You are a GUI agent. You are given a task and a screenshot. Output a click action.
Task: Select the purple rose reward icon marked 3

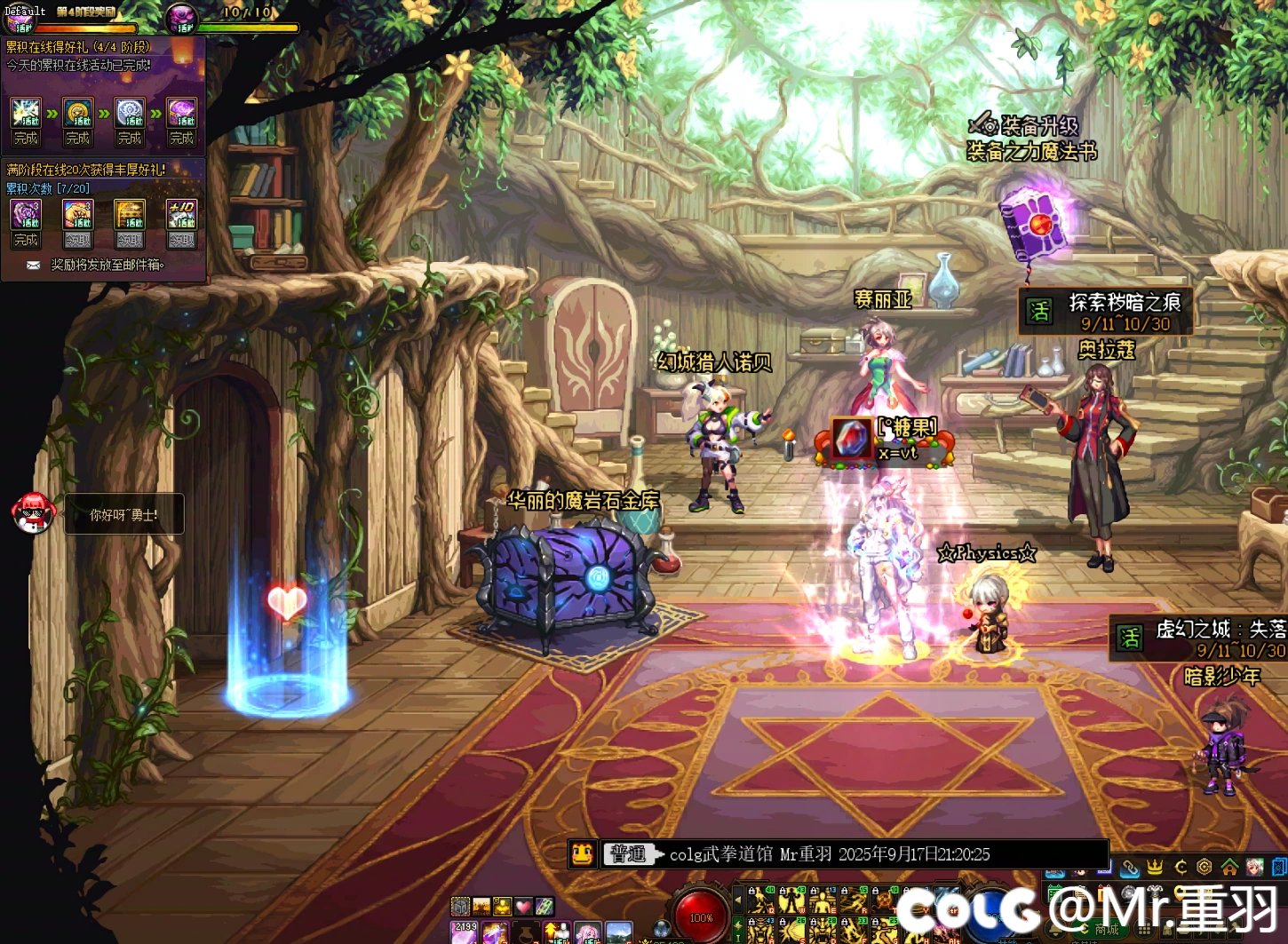point(26,215)
